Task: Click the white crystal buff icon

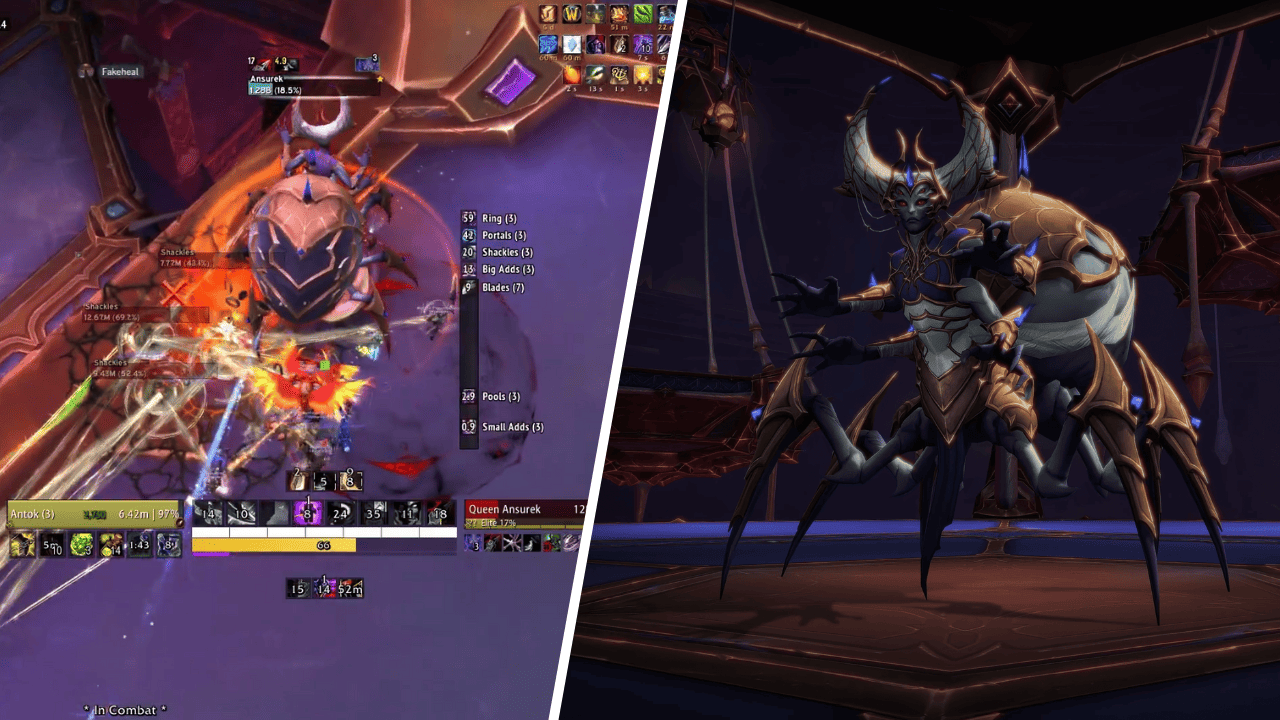Action: tap(572, 45)
